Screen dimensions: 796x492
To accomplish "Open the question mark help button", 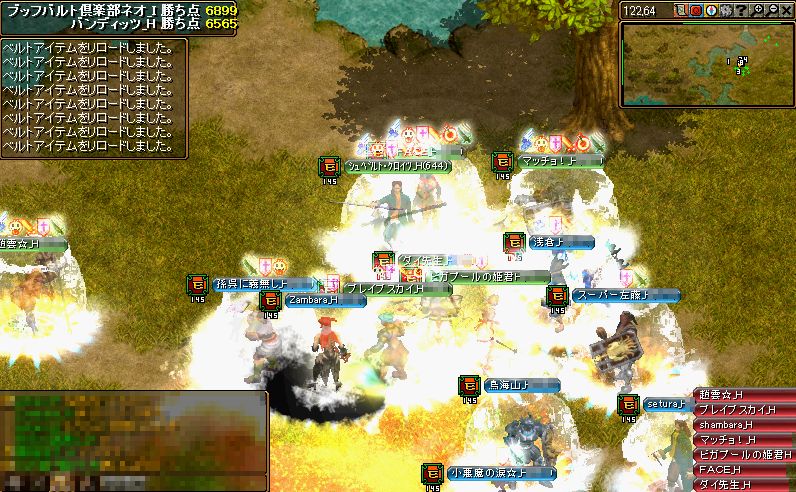I will pyautogui.click(x=742, y=10).
